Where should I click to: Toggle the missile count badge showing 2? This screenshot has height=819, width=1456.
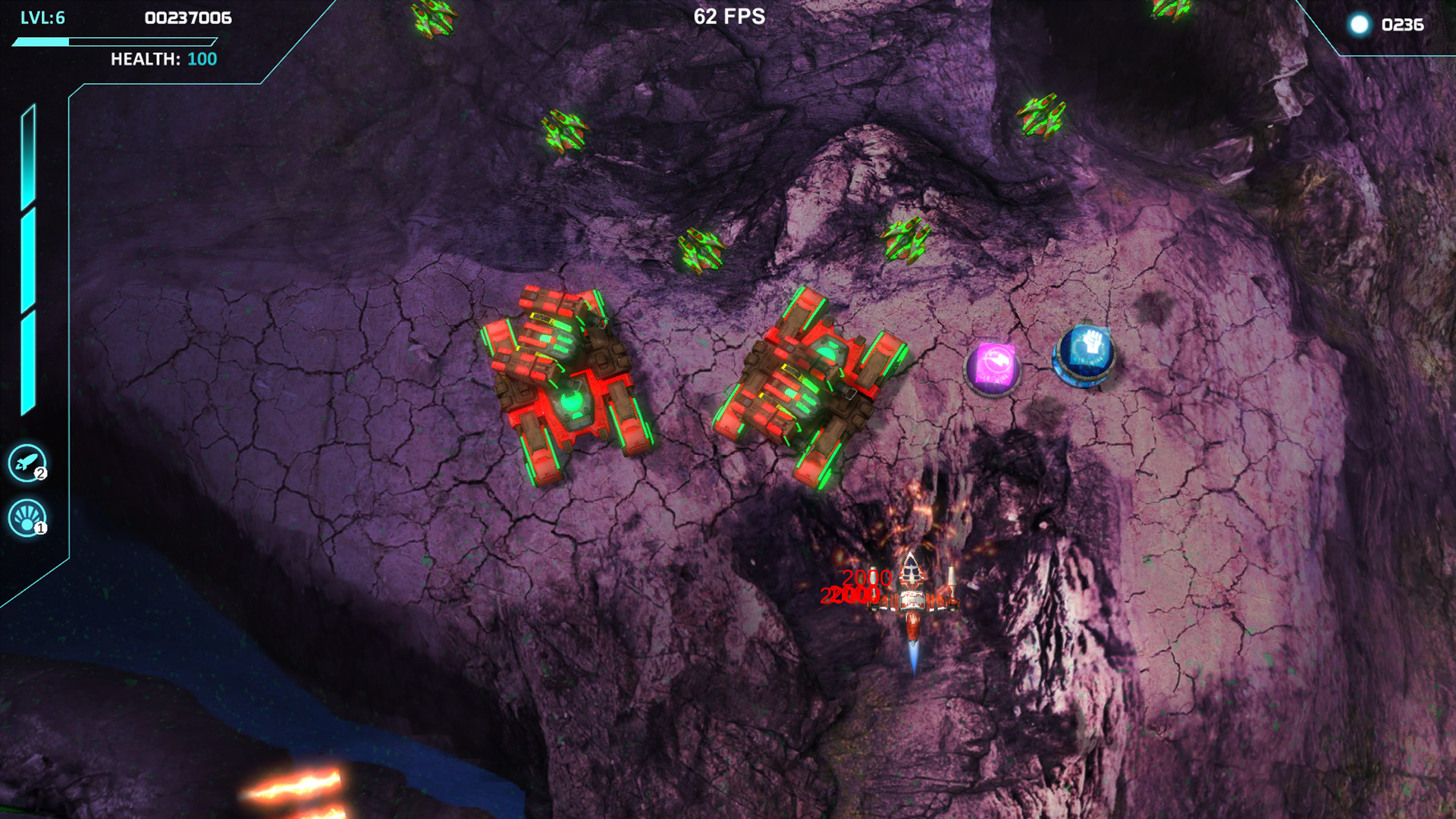coord(40,472)
